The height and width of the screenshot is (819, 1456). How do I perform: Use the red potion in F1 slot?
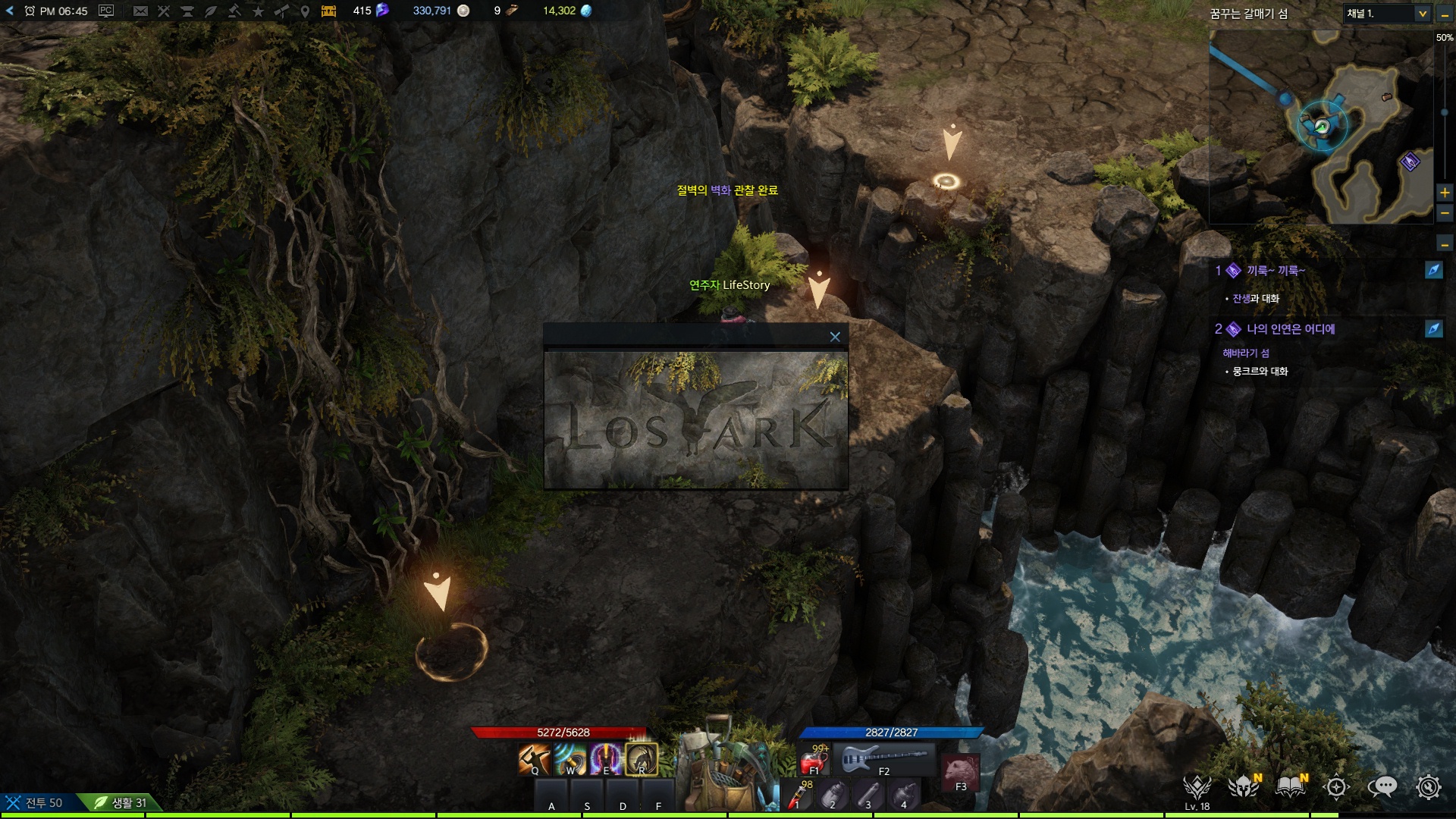(x=815, y=760)
